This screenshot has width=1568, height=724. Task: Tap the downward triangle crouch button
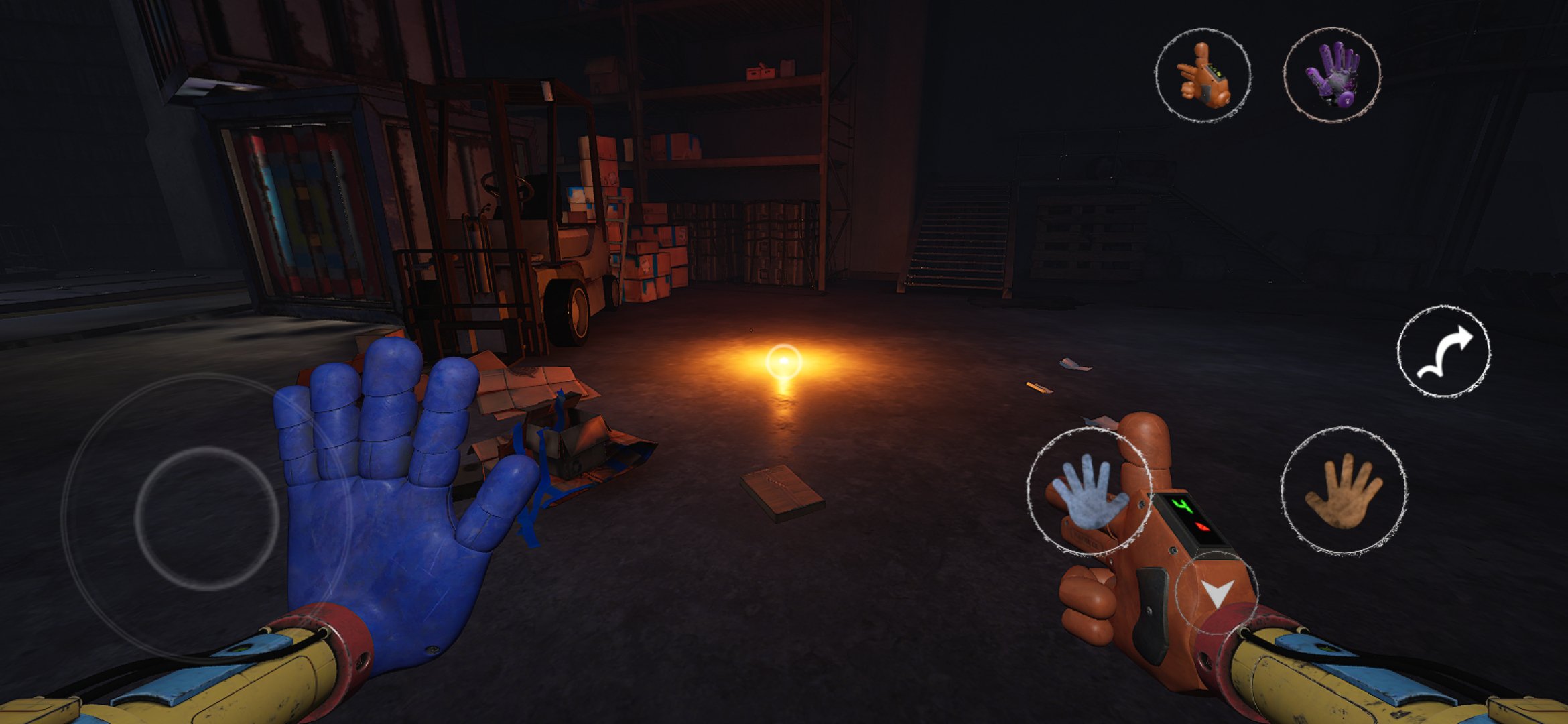click(1216, 593)
